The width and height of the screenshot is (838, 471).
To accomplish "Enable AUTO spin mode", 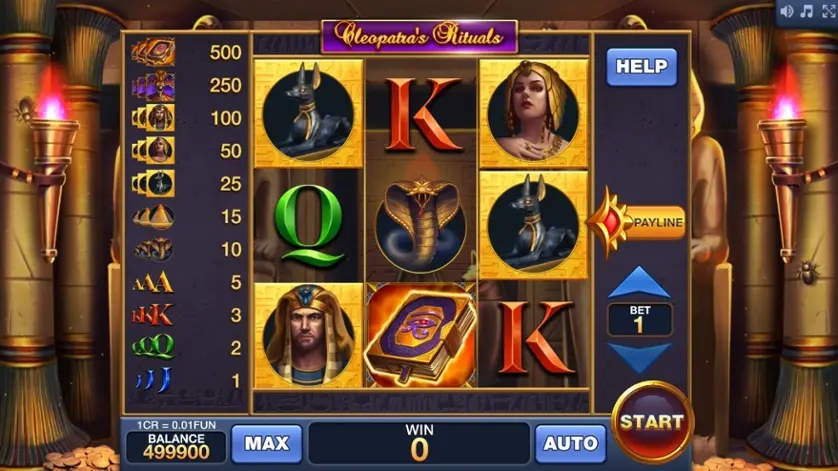I will click(571, 443).
